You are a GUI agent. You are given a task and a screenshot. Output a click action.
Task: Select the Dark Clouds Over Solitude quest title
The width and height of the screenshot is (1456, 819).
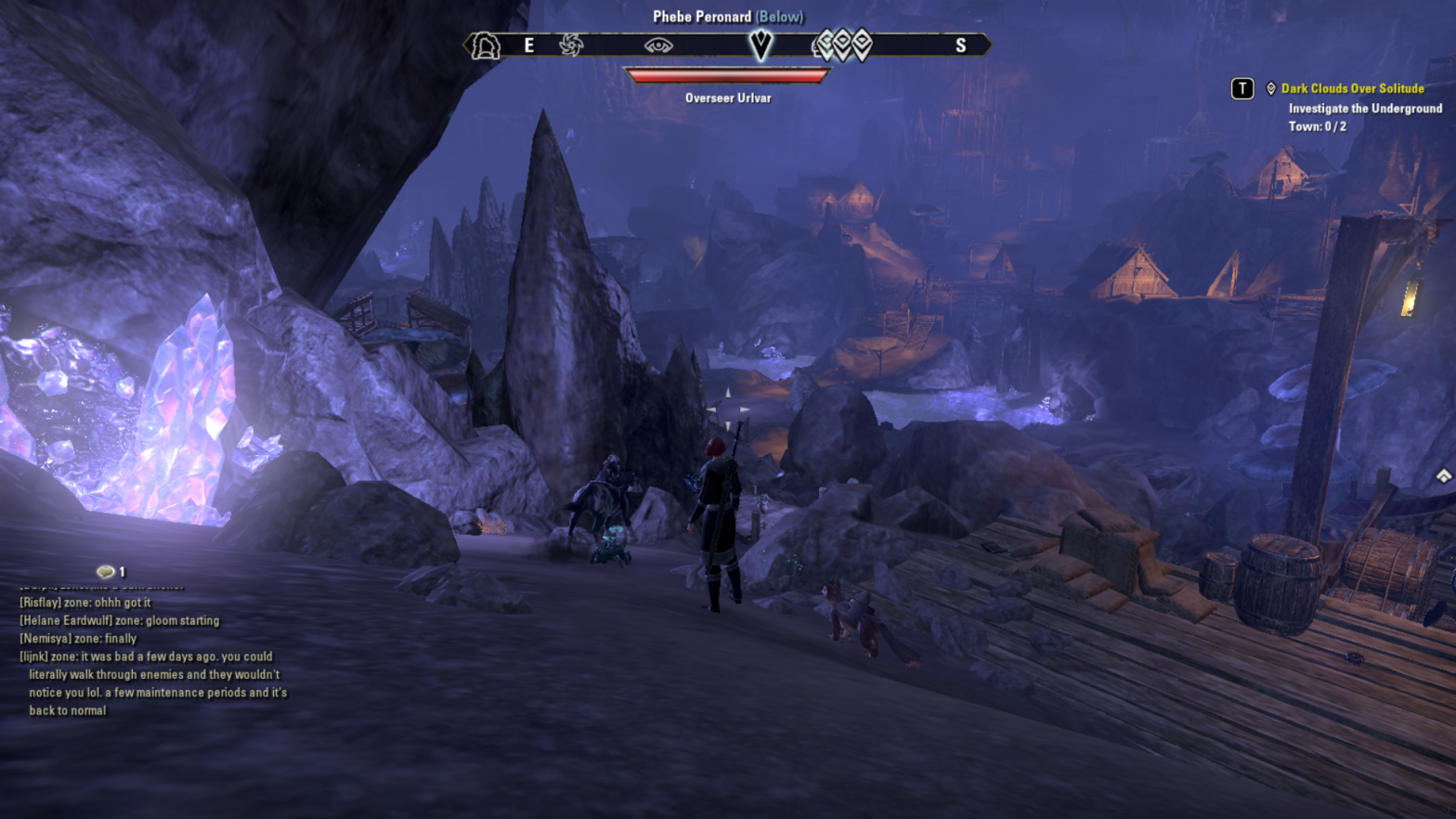pyautogui.click(x=1352, y=88)
